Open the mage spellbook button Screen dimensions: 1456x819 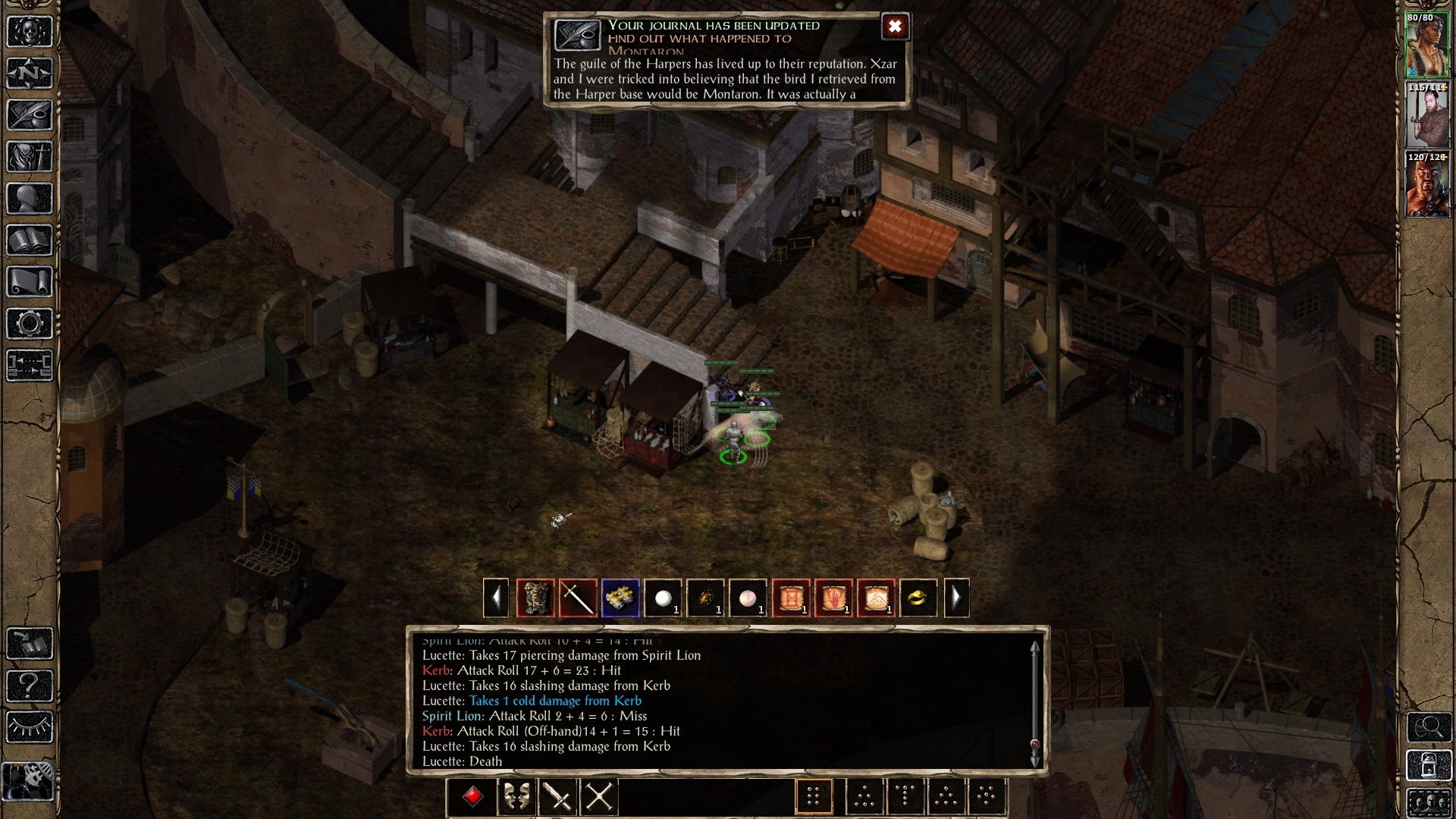30,240
